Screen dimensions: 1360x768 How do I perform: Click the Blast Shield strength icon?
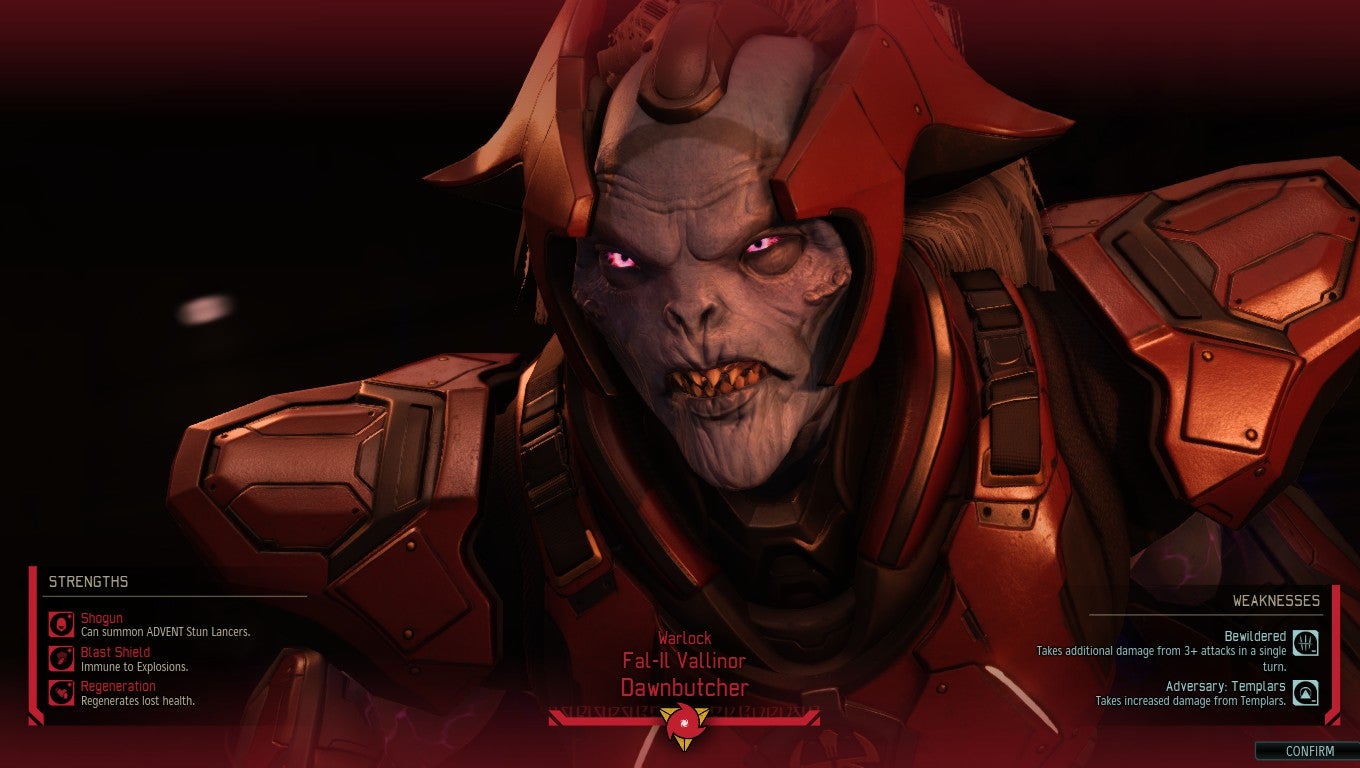(x=60, y=659)
